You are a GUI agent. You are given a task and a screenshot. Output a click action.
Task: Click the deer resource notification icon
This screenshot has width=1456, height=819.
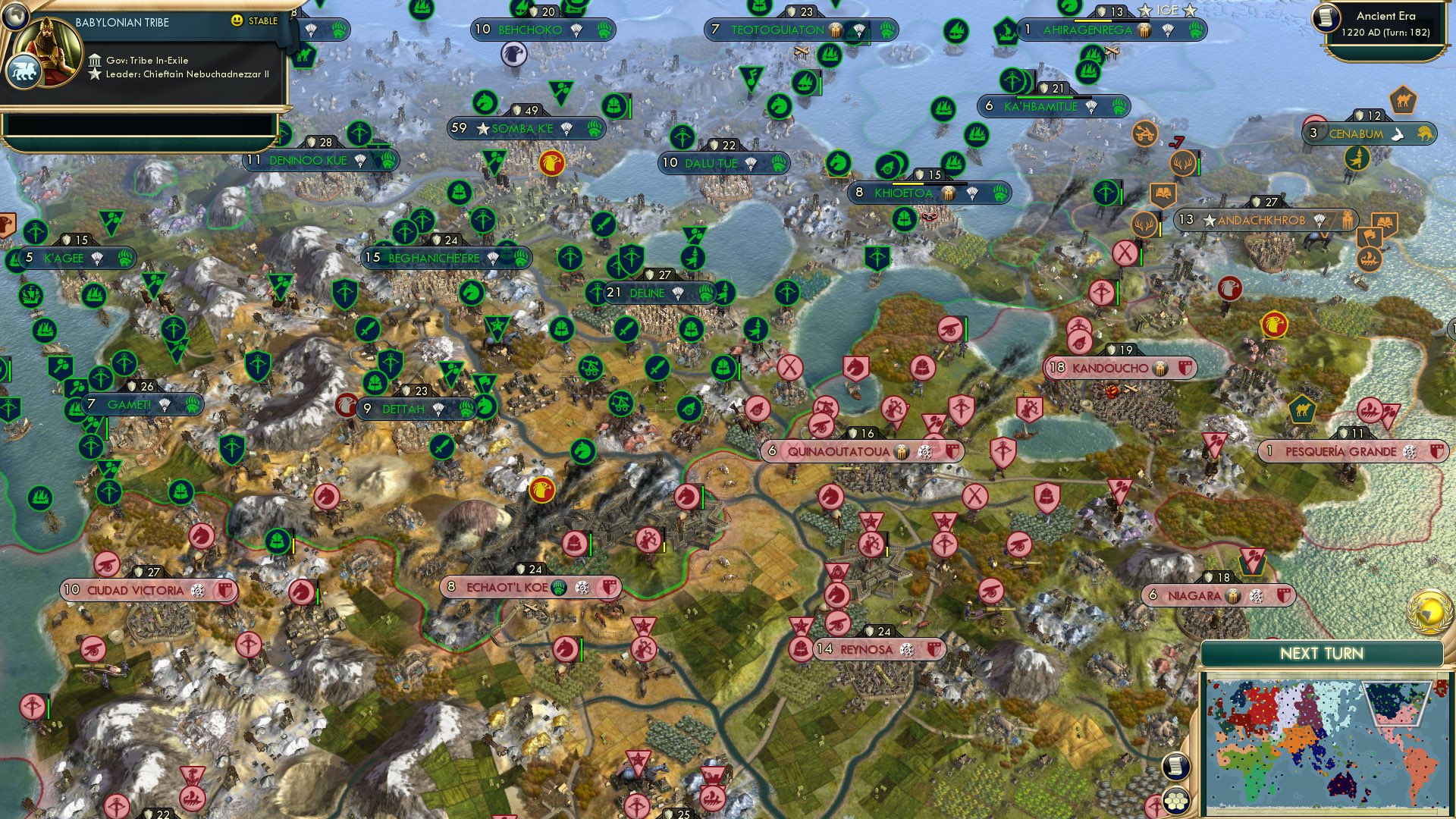(x=1183, y=163)
